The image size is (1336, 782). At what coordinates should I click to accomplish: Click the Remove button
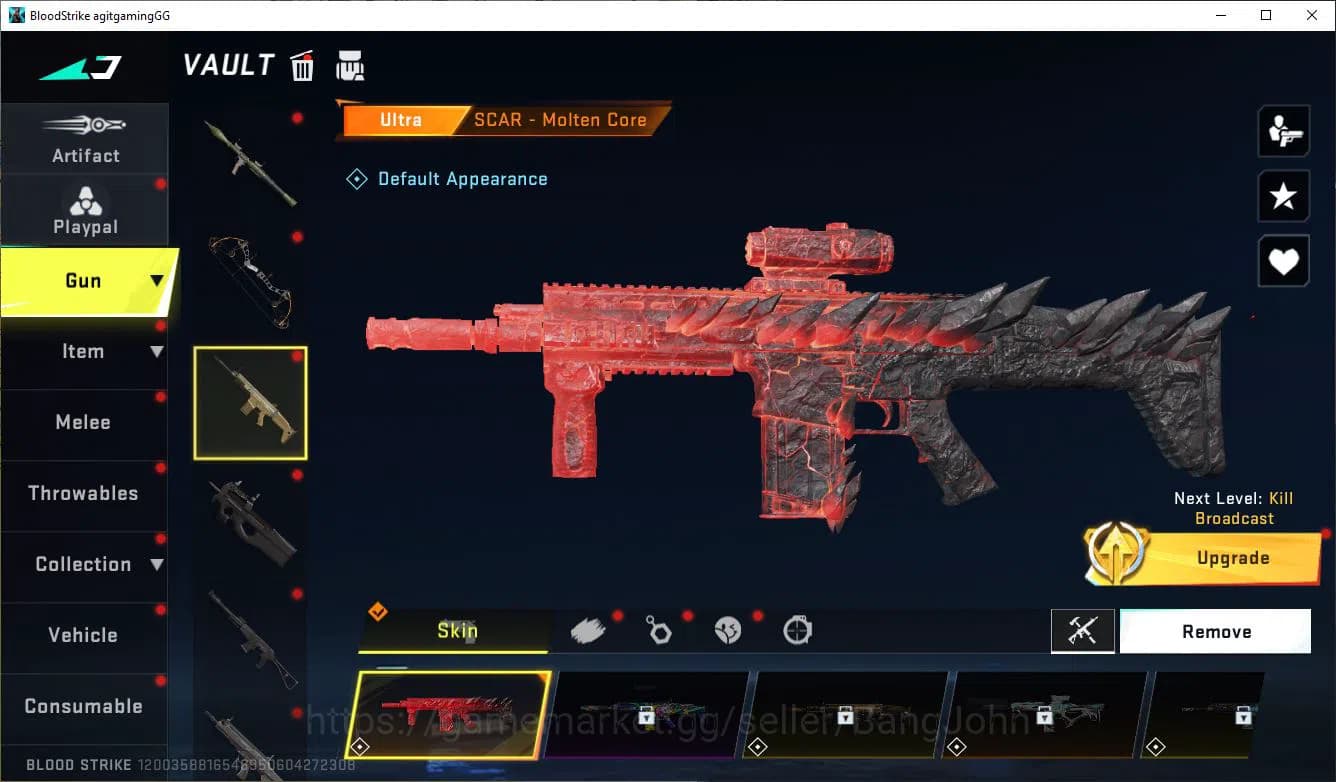[x=1215, y=631]
